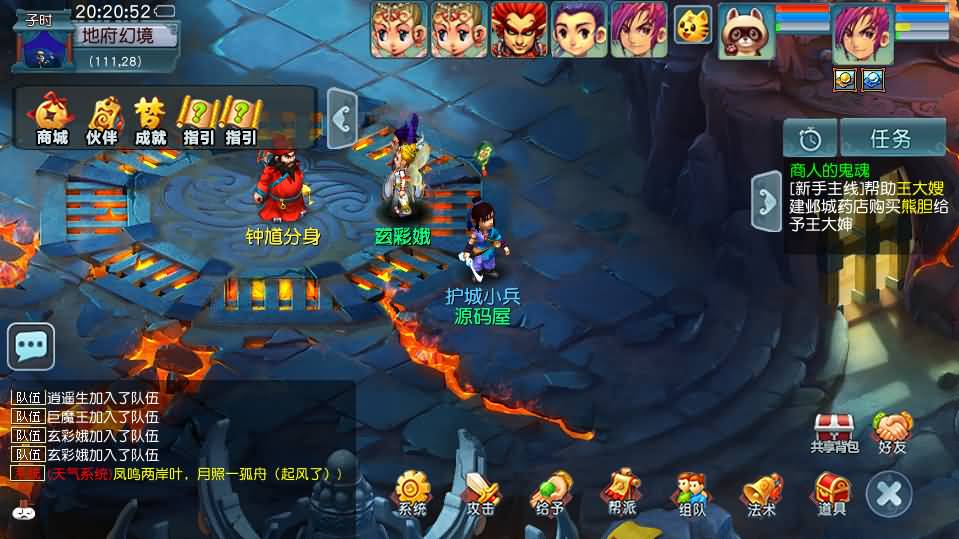
Task: Open the 伙伴 companions menu
Action: pos(102,119)
